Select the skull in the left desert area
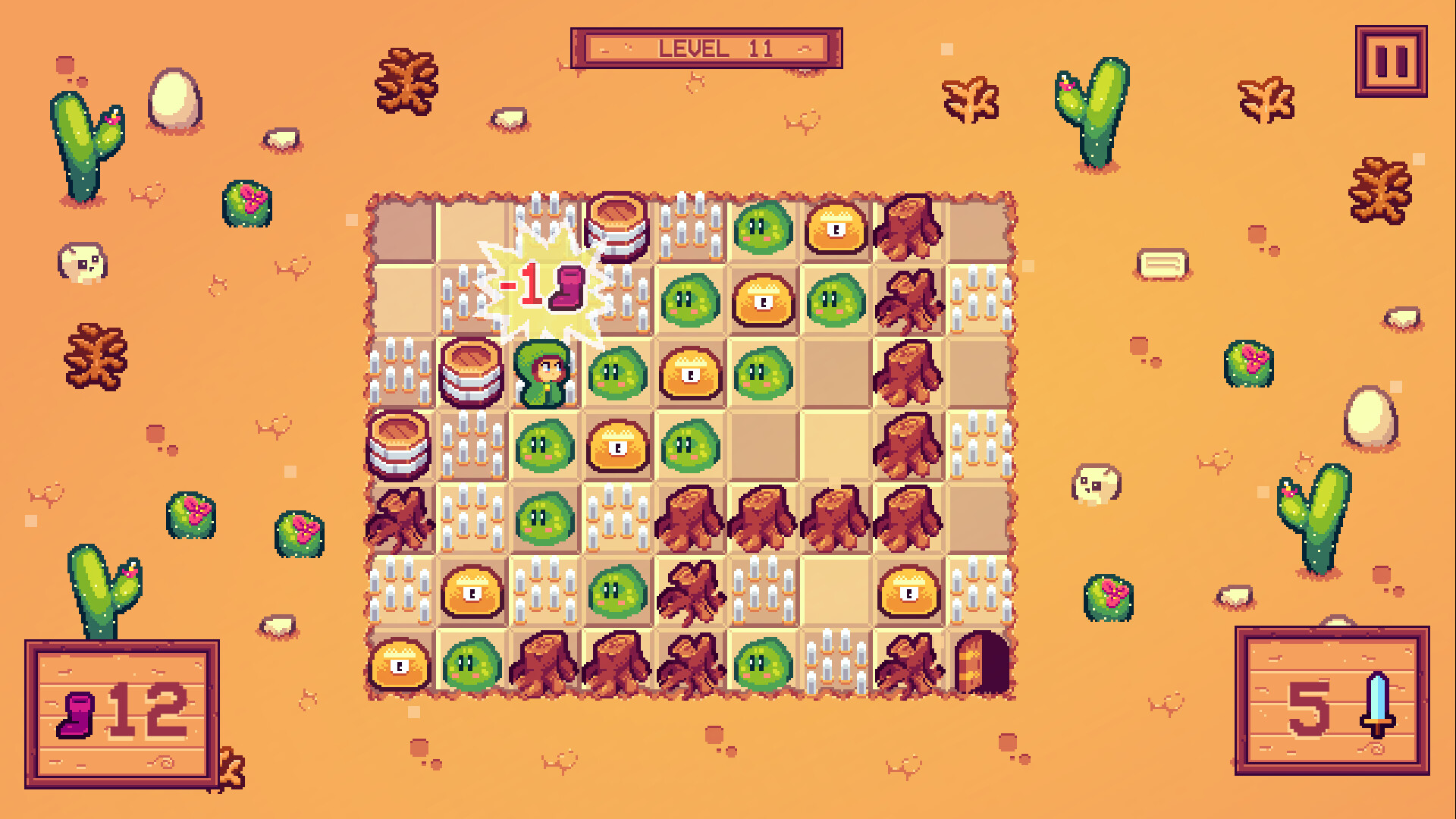The image size is (1456, 819). [82, 262]
